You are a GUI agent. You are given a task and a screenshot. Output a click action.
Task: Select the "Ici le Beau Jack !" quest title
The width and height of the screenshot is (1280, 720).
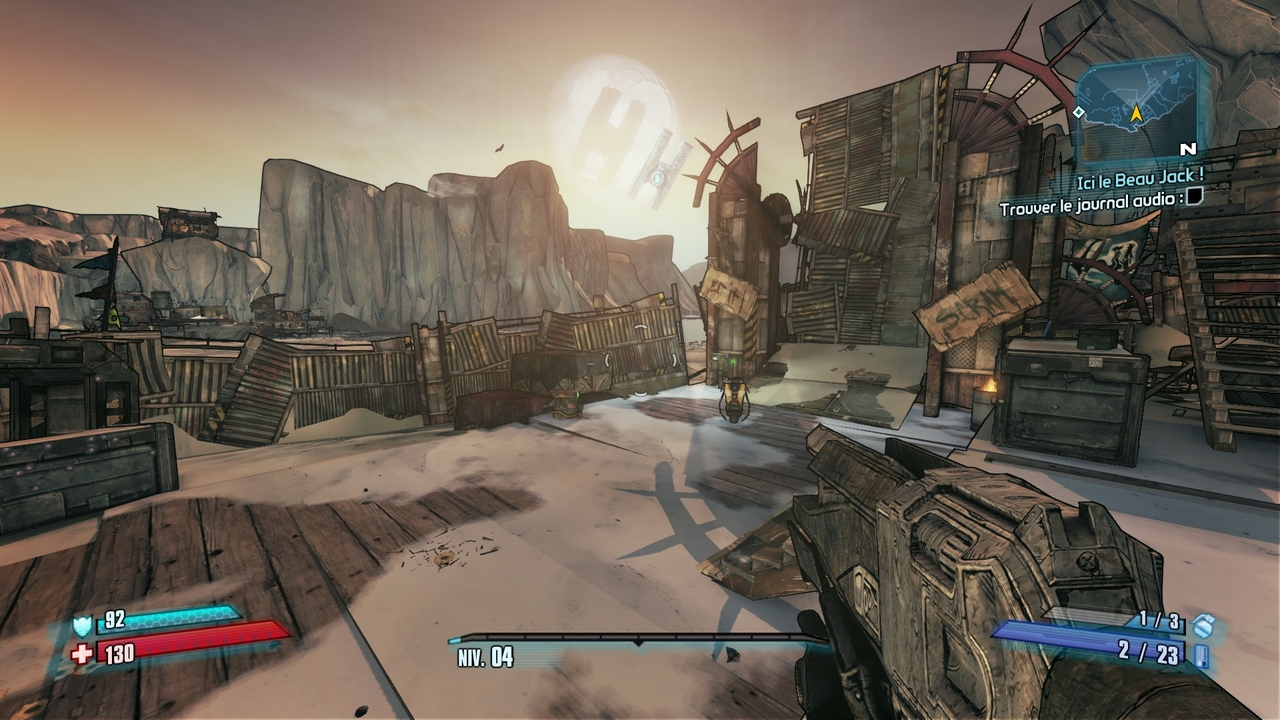coord(1139,176)
